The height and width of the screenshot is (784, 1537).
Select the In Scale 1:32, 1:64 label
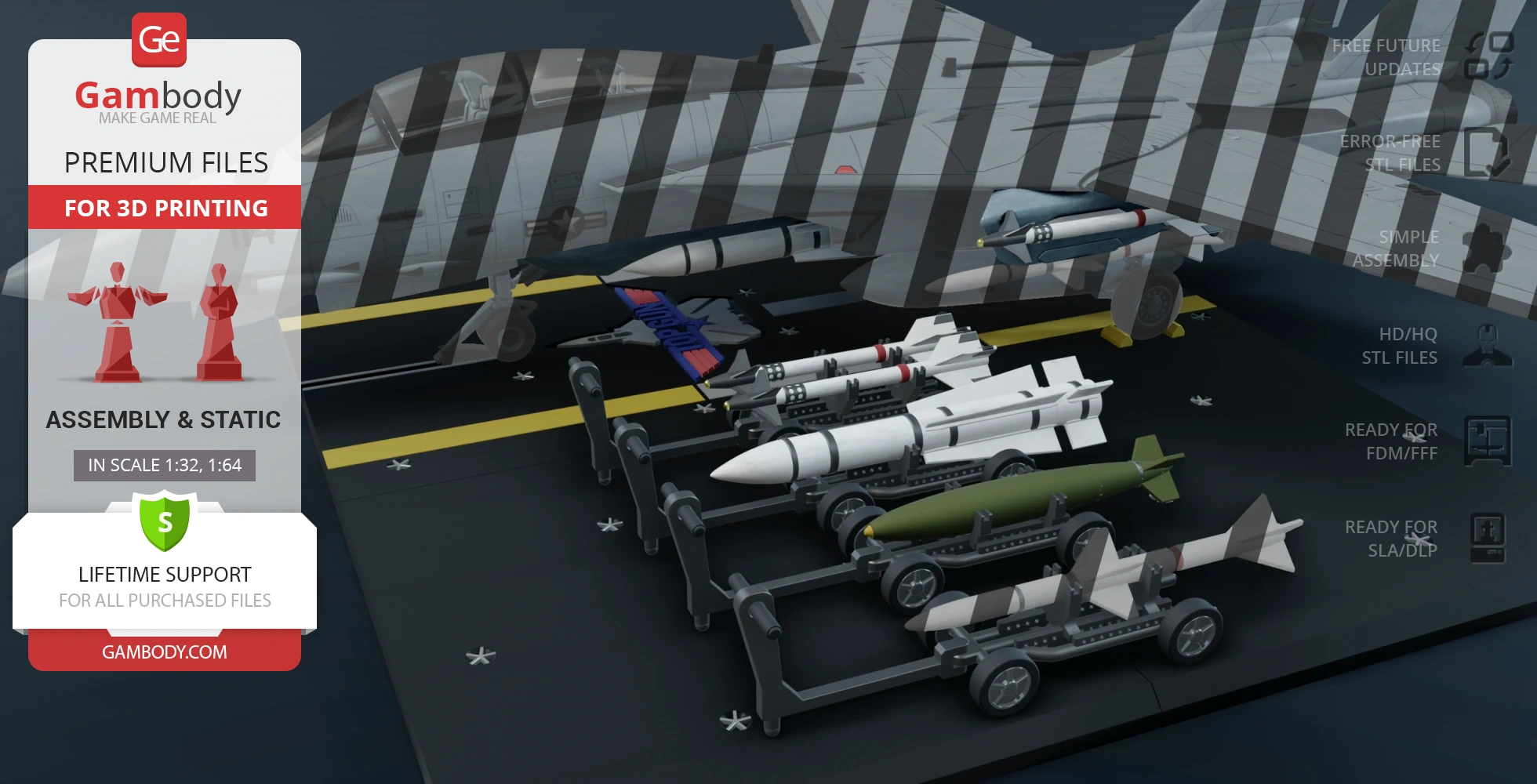tap(165, 465)
